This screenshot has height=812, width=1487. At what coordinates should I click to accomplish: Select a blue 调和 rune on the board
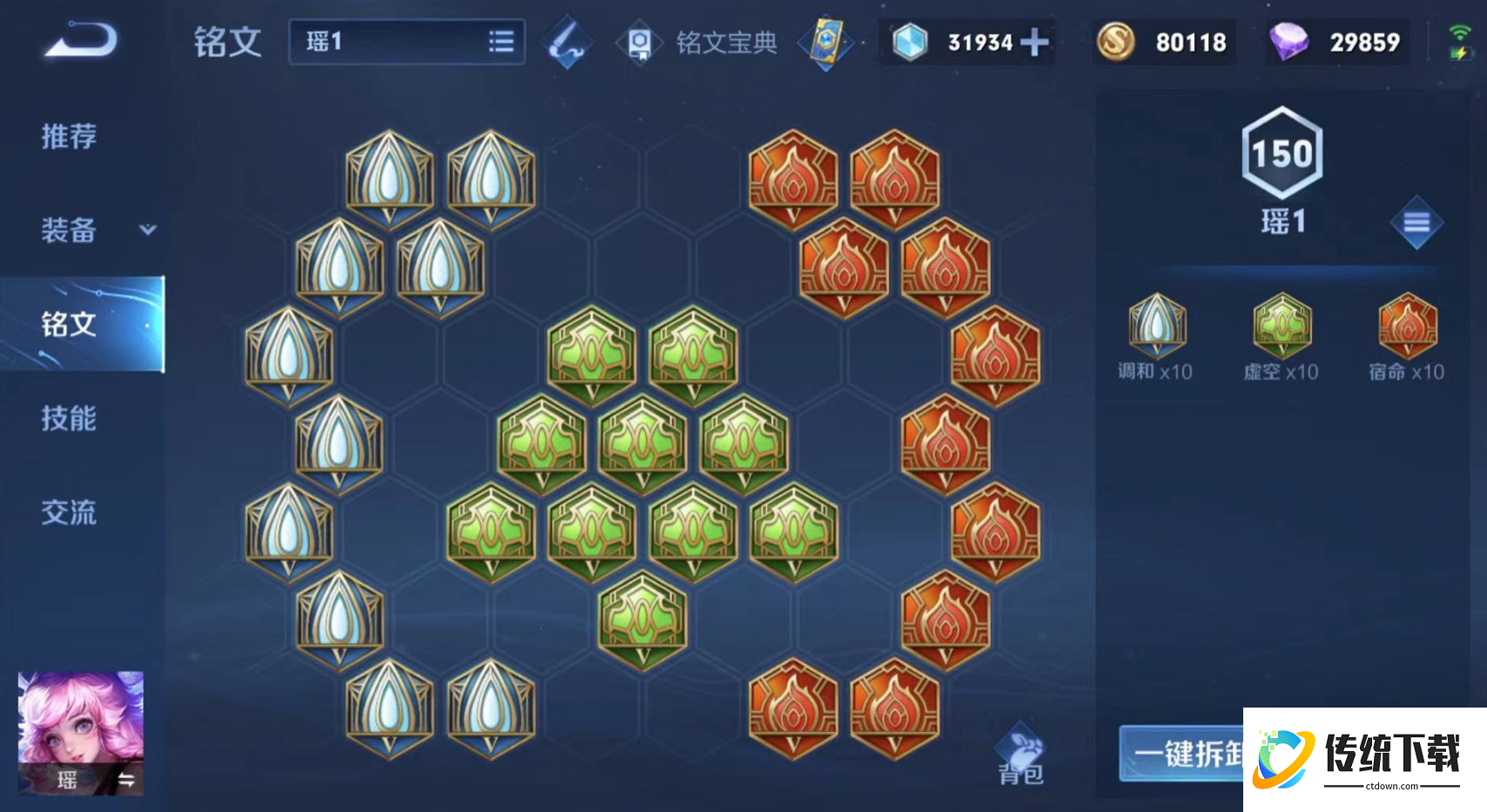coord(389,173)
